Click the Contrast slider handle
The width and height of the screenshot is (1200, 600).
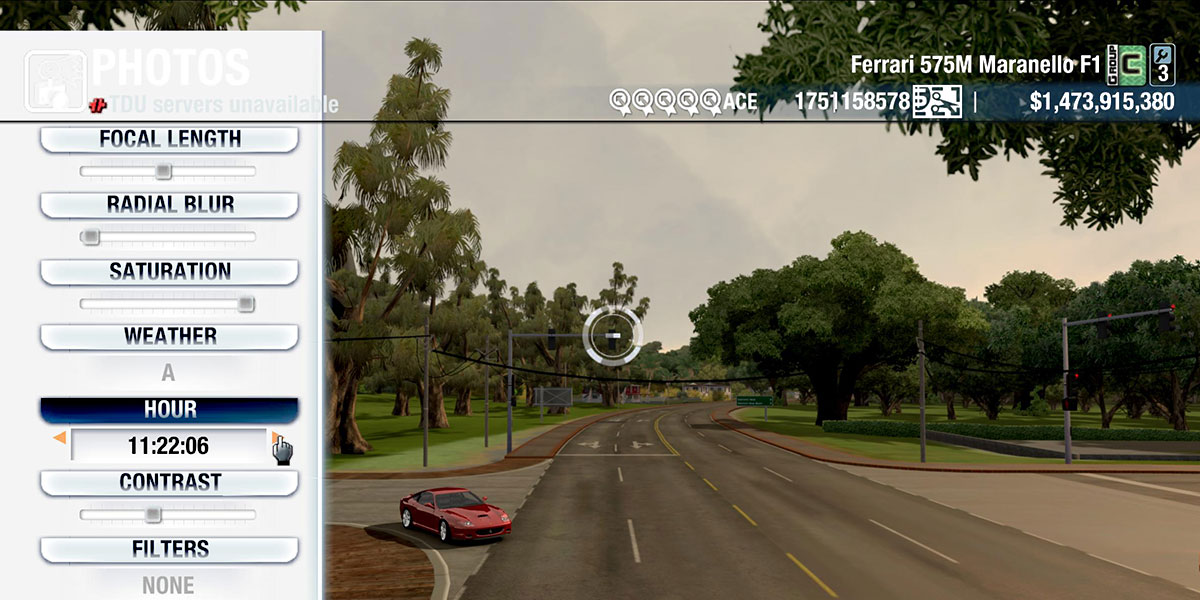point(152,515)
